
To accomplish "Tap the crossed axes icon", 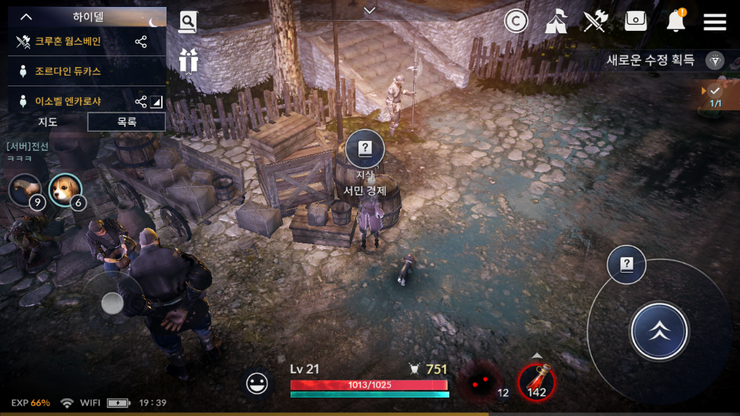I will (x=596, y=21).
